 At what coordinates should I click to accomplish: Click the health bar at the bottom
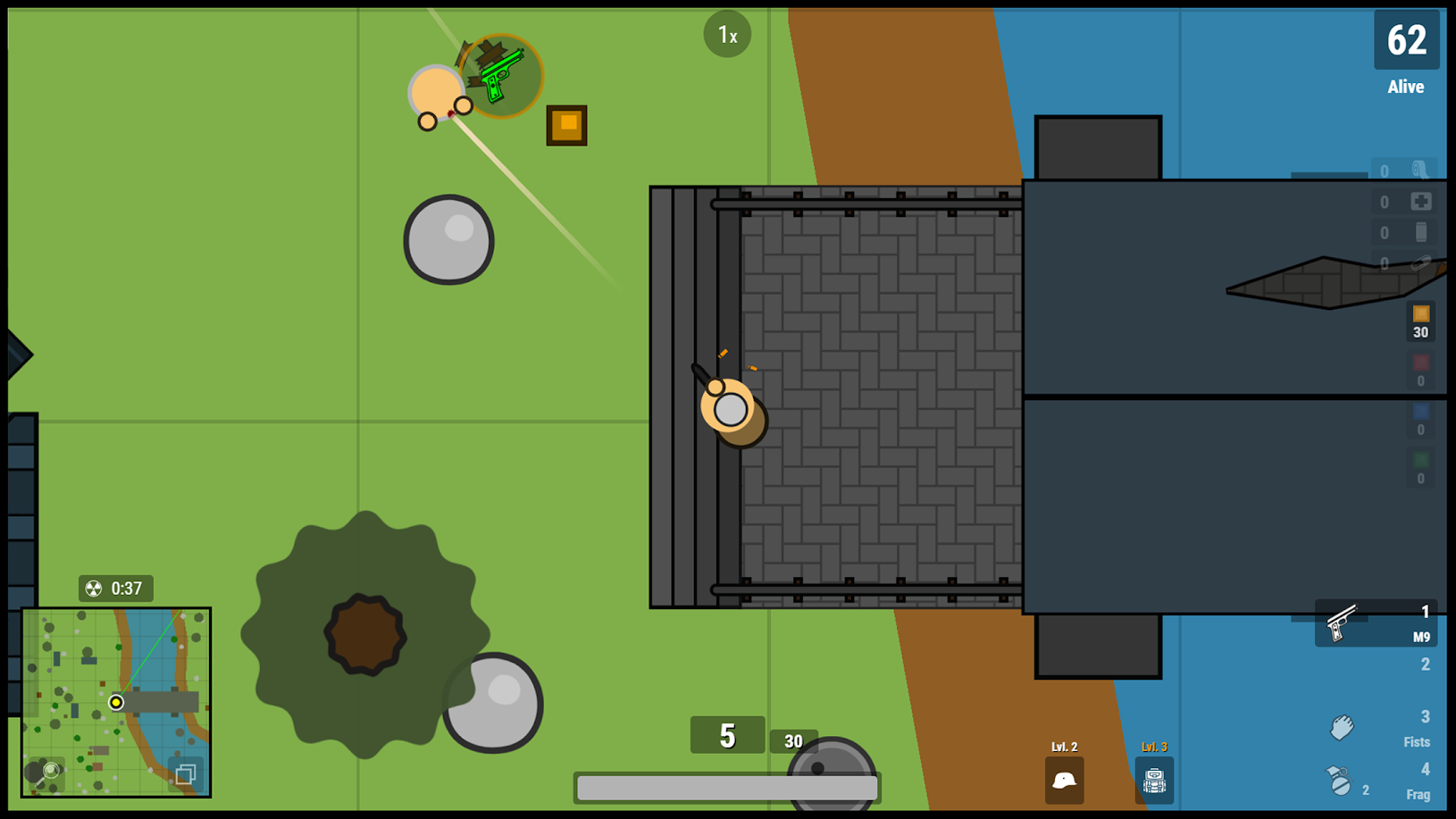tap(726, 785)
